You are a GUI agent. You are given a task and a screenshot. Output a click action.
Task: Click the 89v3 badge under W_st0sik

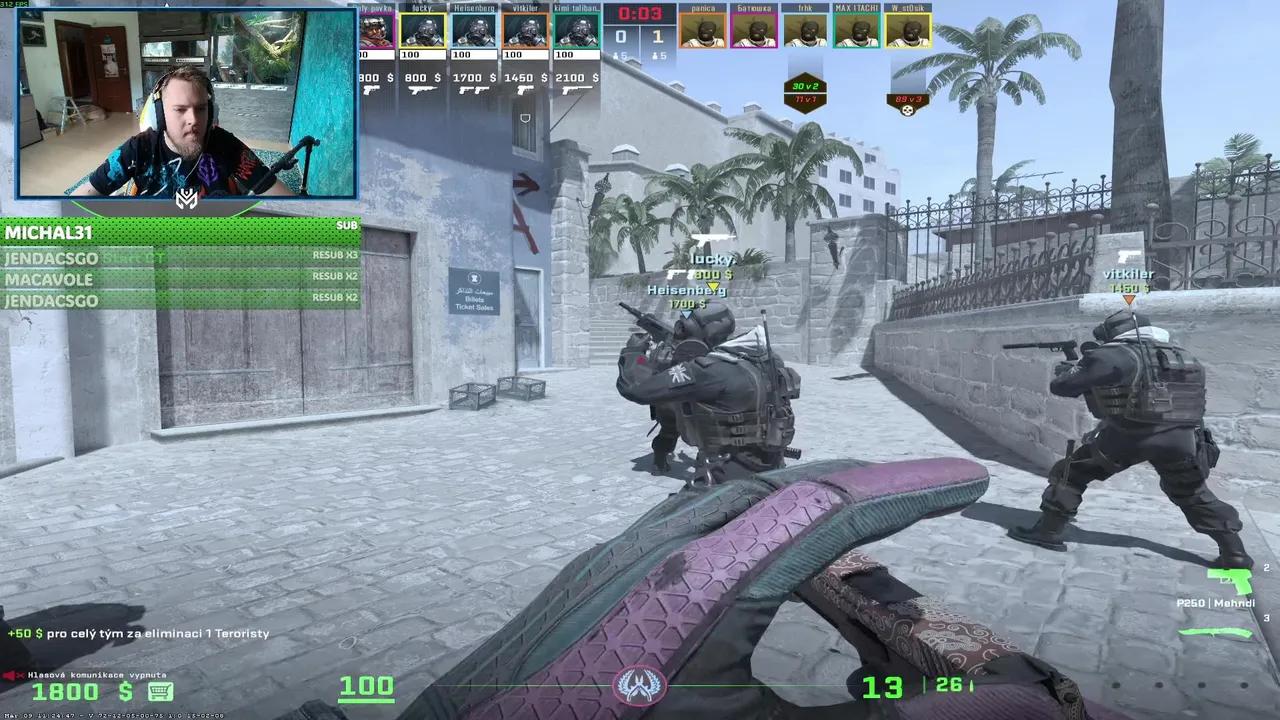click(907, 99)
